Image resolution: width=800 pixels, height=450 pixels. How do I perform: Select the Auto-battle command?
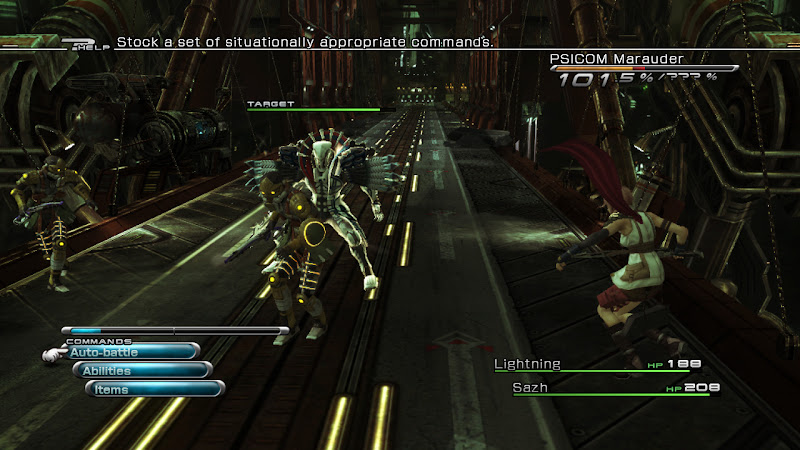pos(131,352)
